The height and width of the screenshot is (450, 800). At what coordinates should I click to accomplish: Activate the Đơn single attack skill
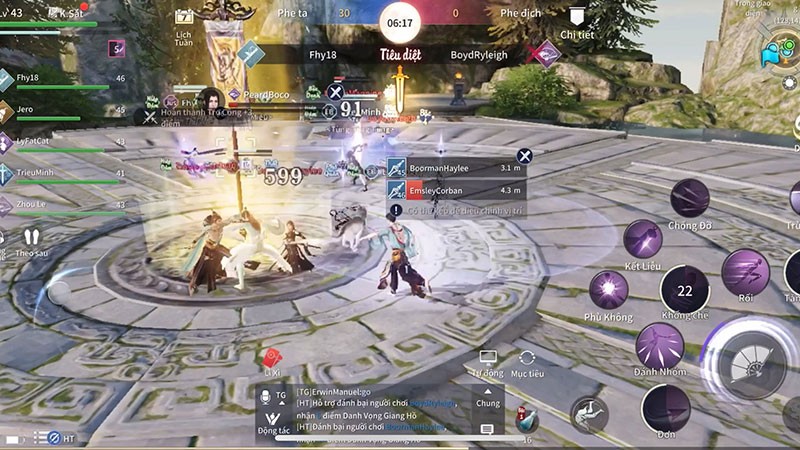point(665,406)
